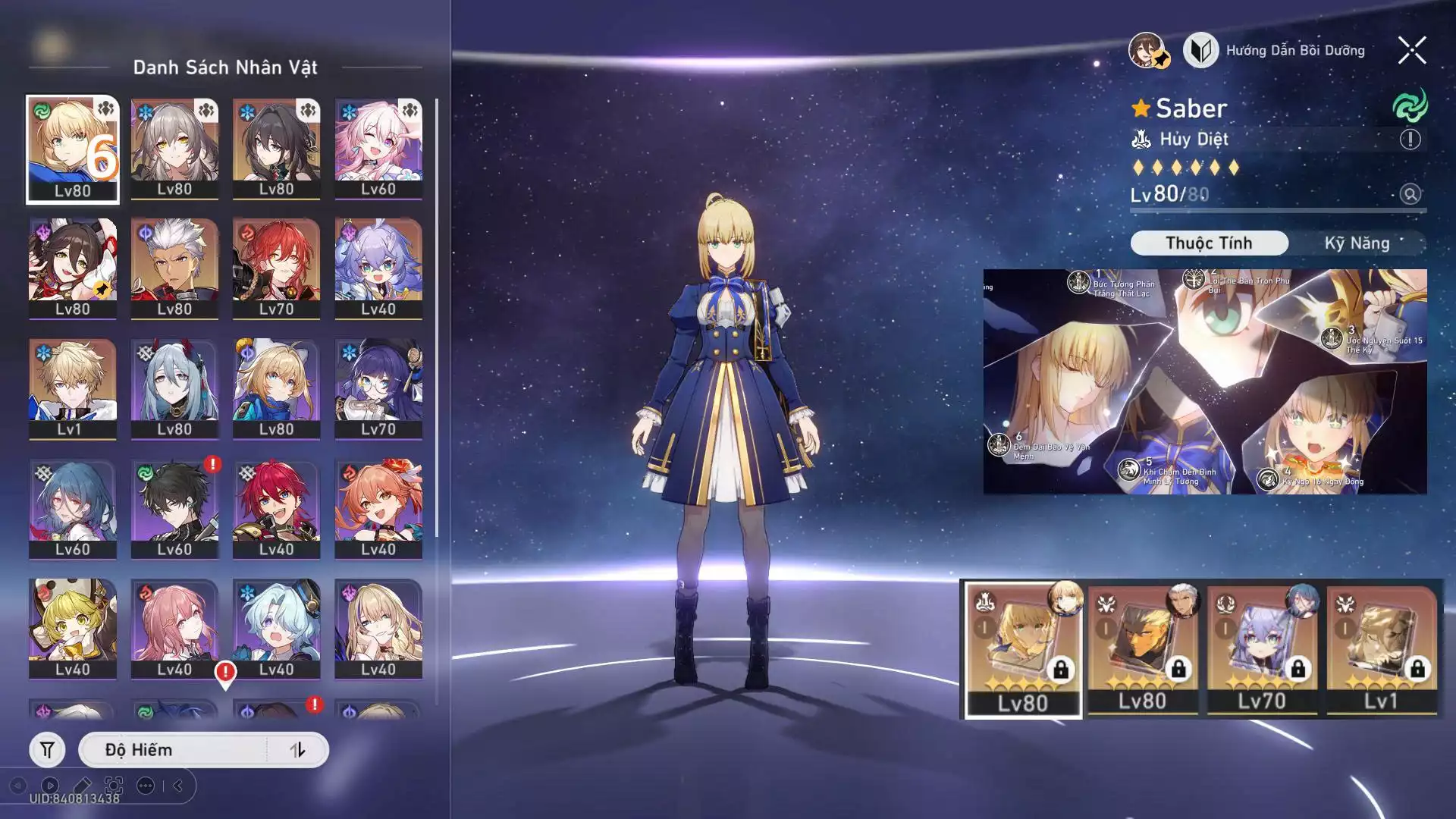Click the Hủy Diệt path info icon
The height and width of the screenshot is (819, 1456).
tap(1410, 140)
